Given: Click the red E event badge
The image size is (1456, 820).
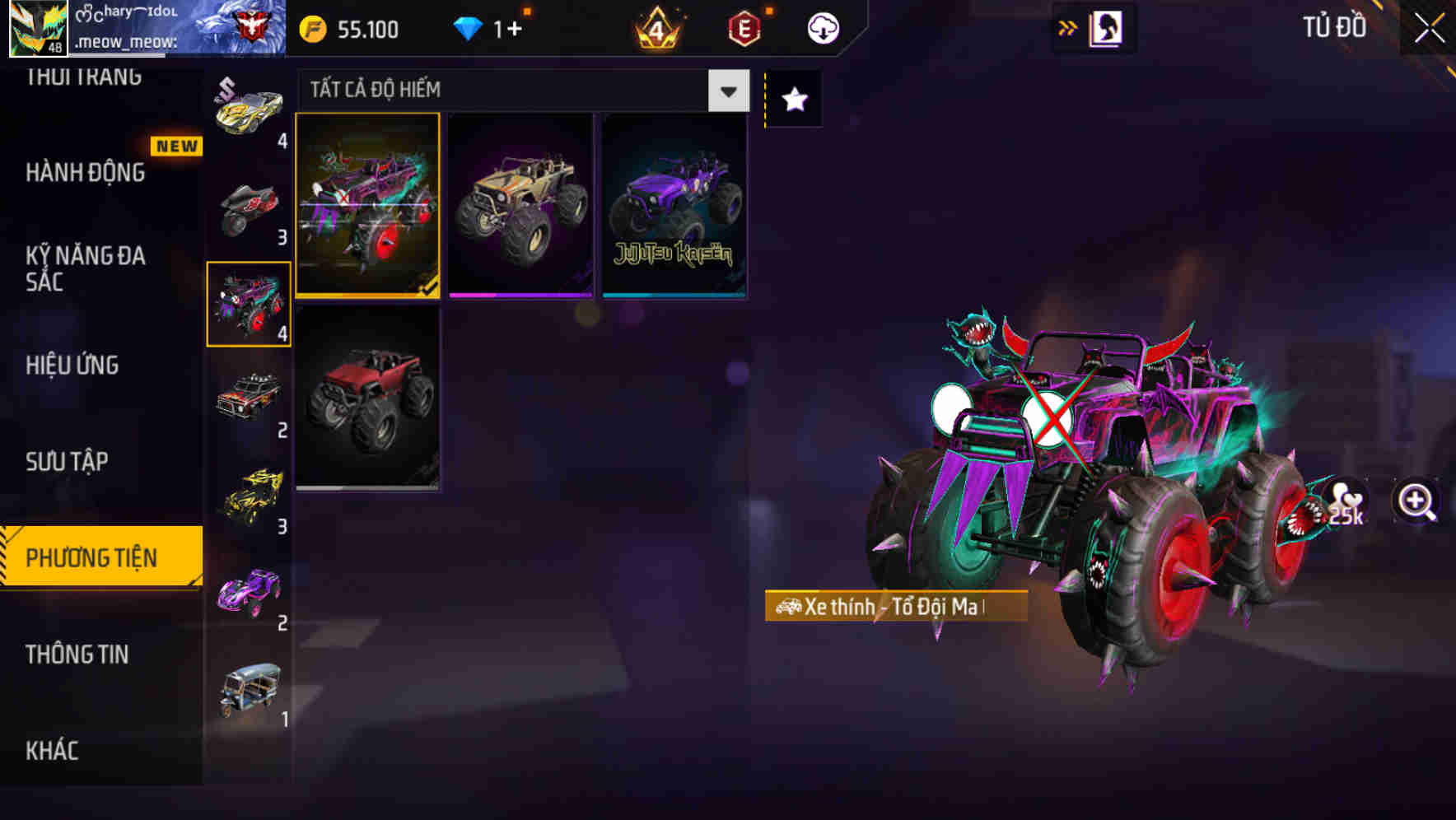Looking at the screenshot, I should click(x=743, y=27).
